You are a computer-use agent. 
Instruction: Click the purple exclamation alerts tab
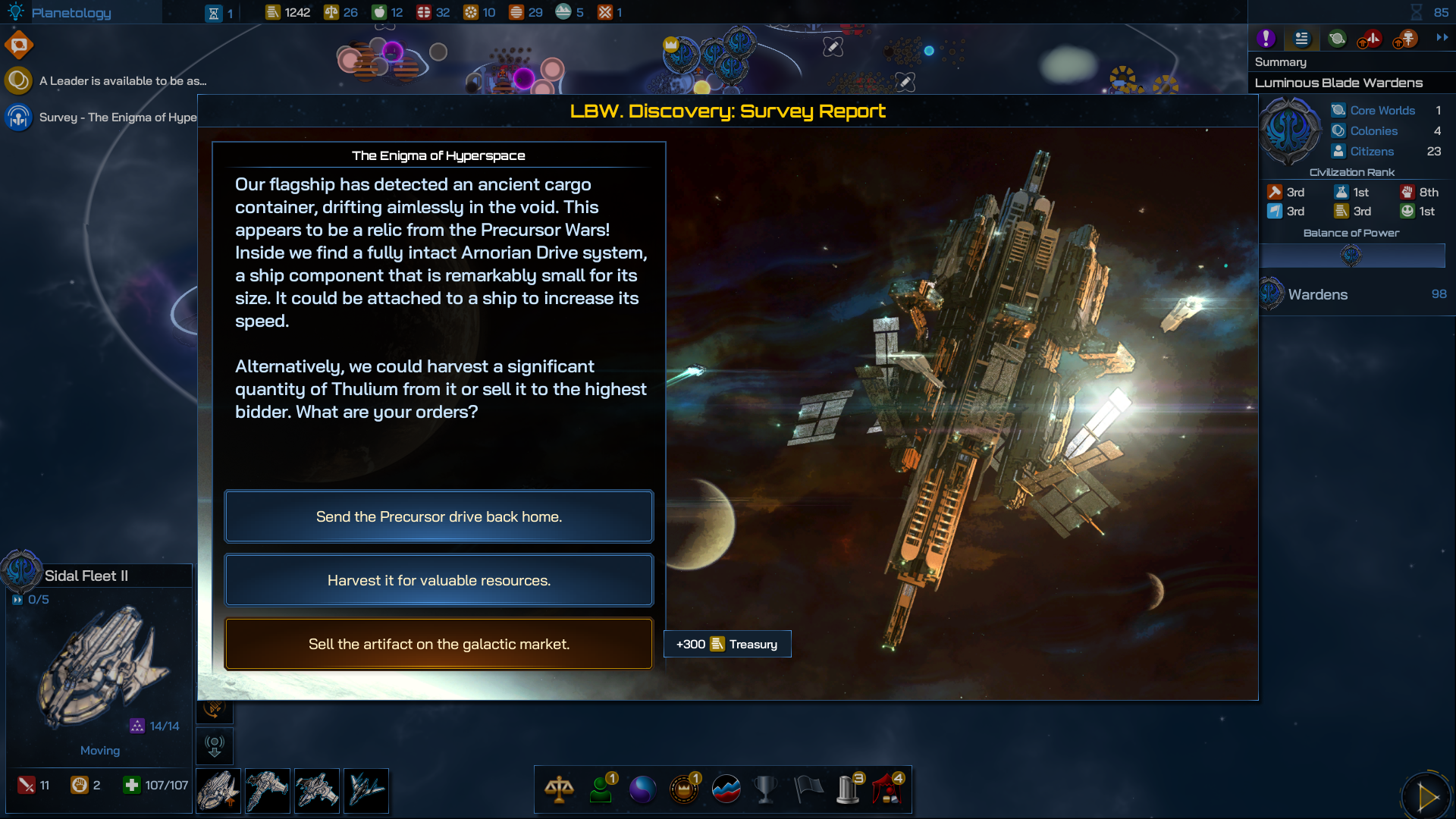(x=1266, y=38)
